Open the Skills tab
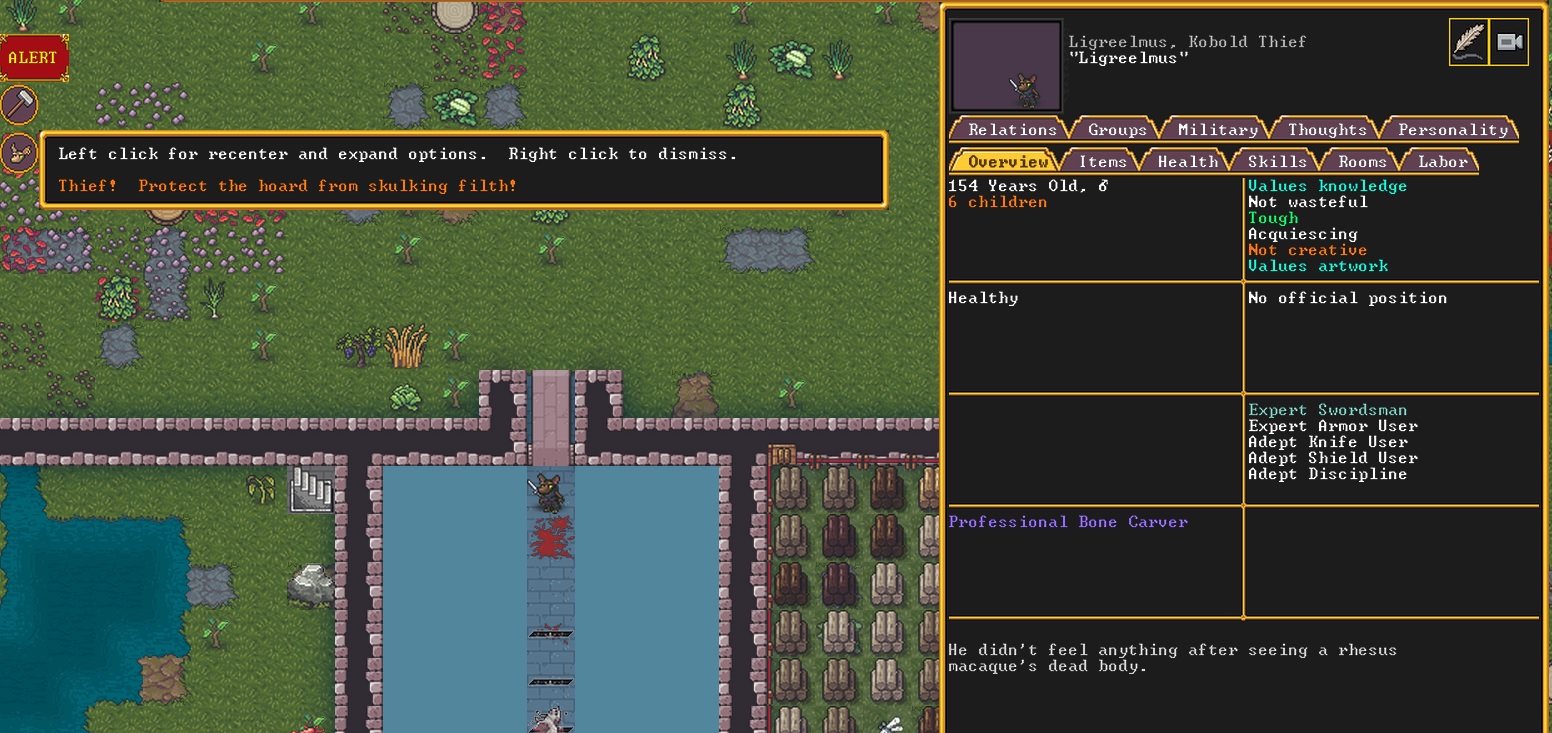 click(x=1276, y=160)
